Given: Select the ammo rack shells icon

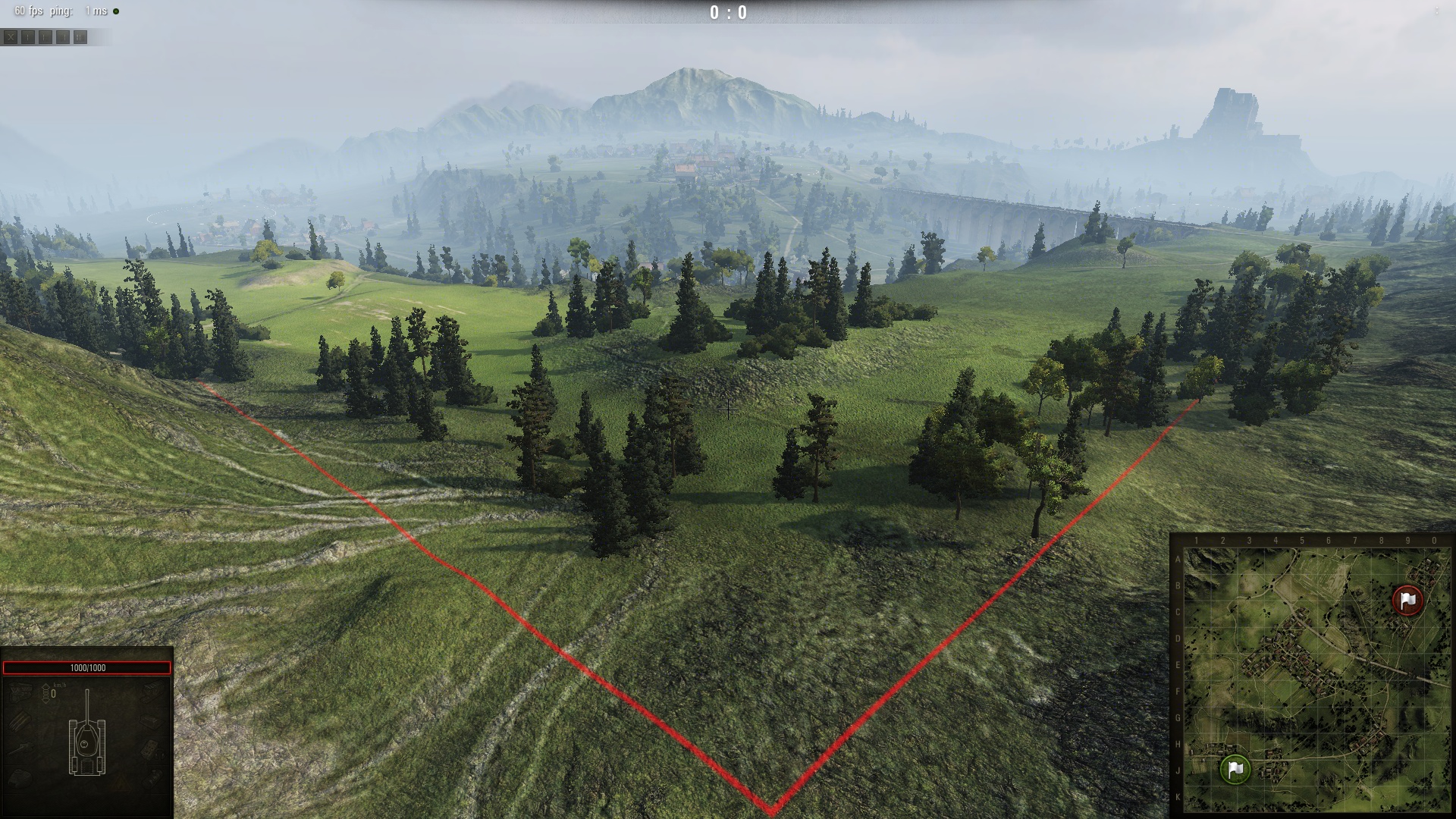Looking at the screenshot, I should coord(20,720).
